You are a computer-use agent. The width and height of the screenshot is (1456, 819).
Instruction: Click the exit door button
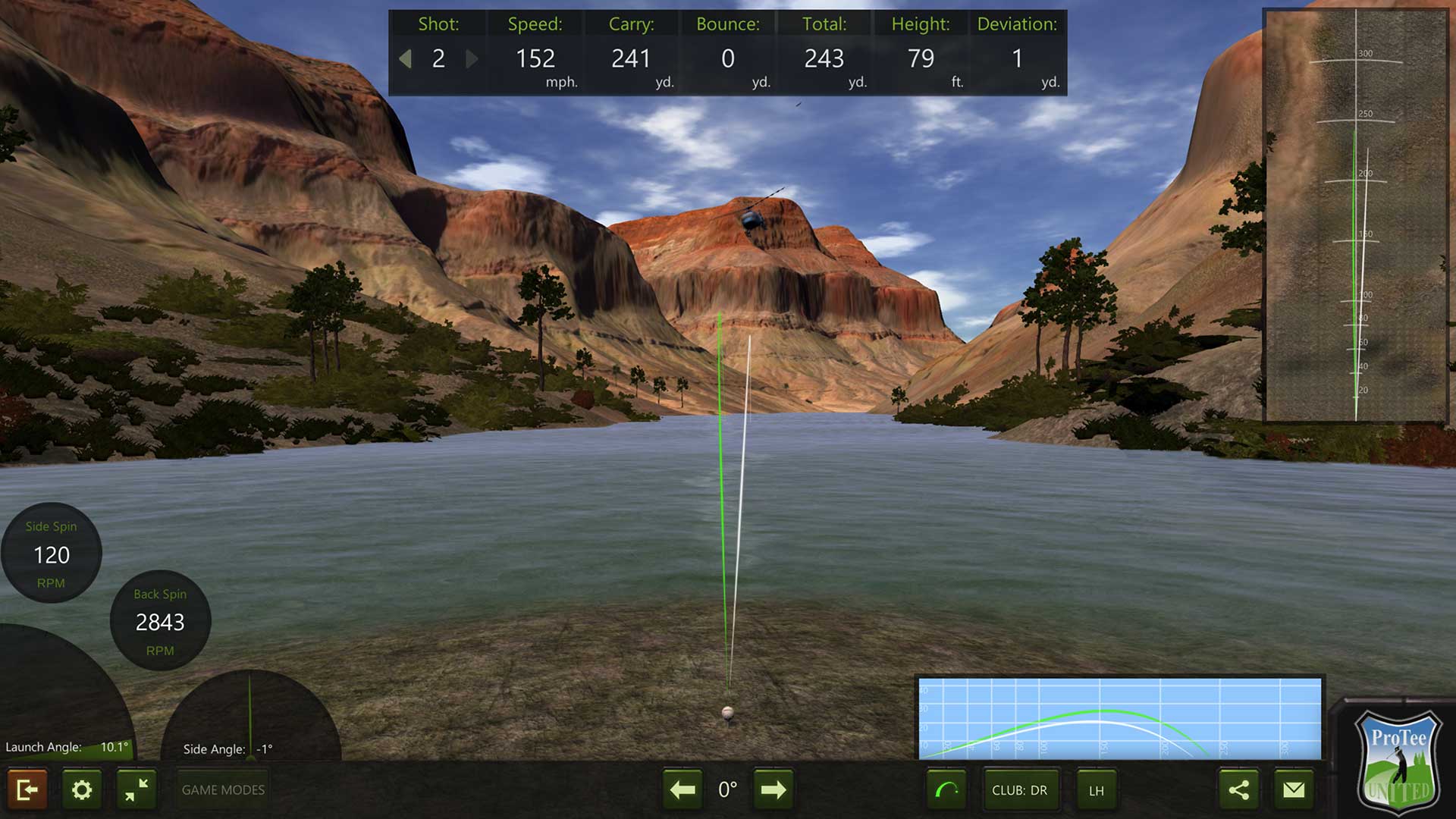(x=27, y=790)
